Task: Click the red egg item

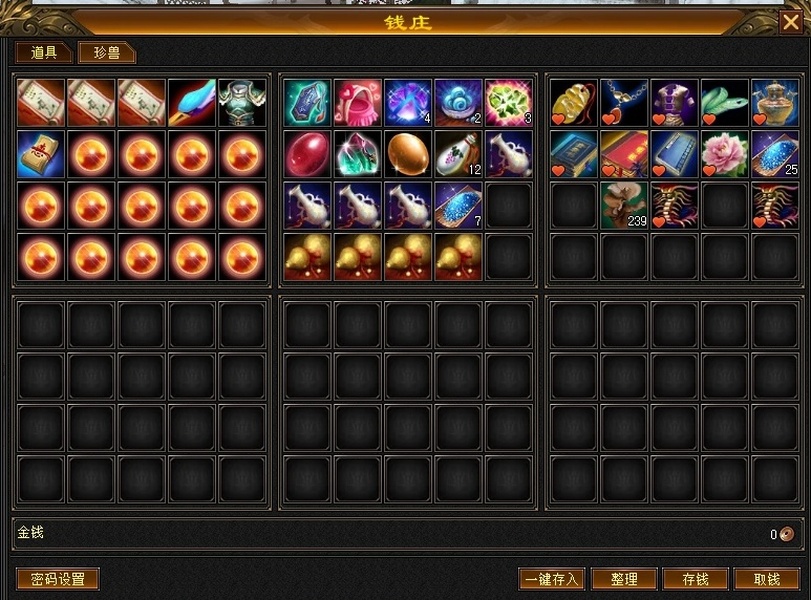Action: [308, 154]
